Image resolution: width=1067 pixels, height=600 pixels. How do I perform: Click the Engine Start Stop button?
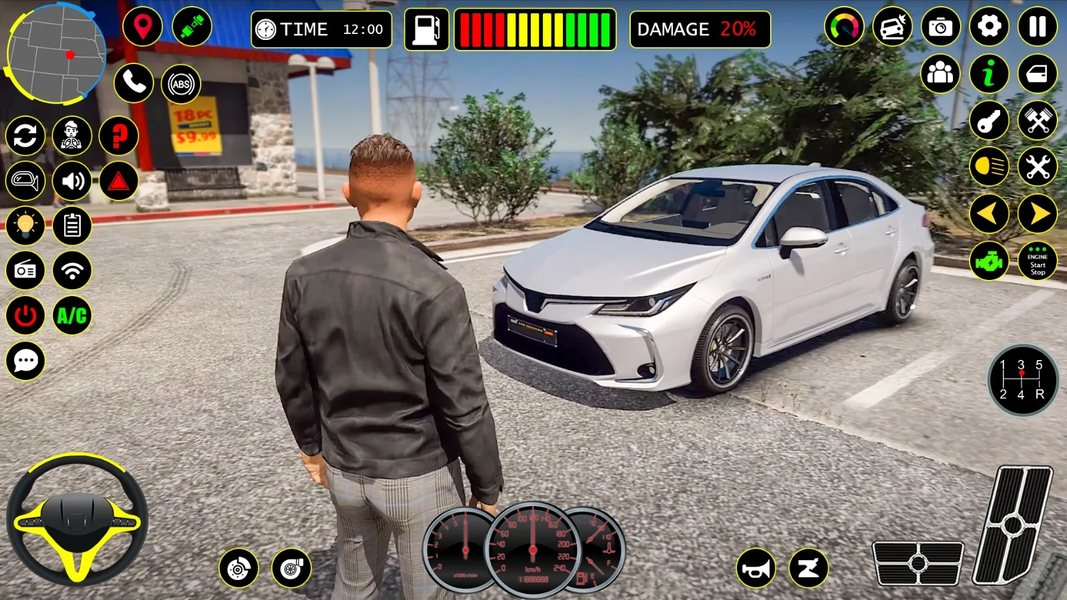(1037, 261)
